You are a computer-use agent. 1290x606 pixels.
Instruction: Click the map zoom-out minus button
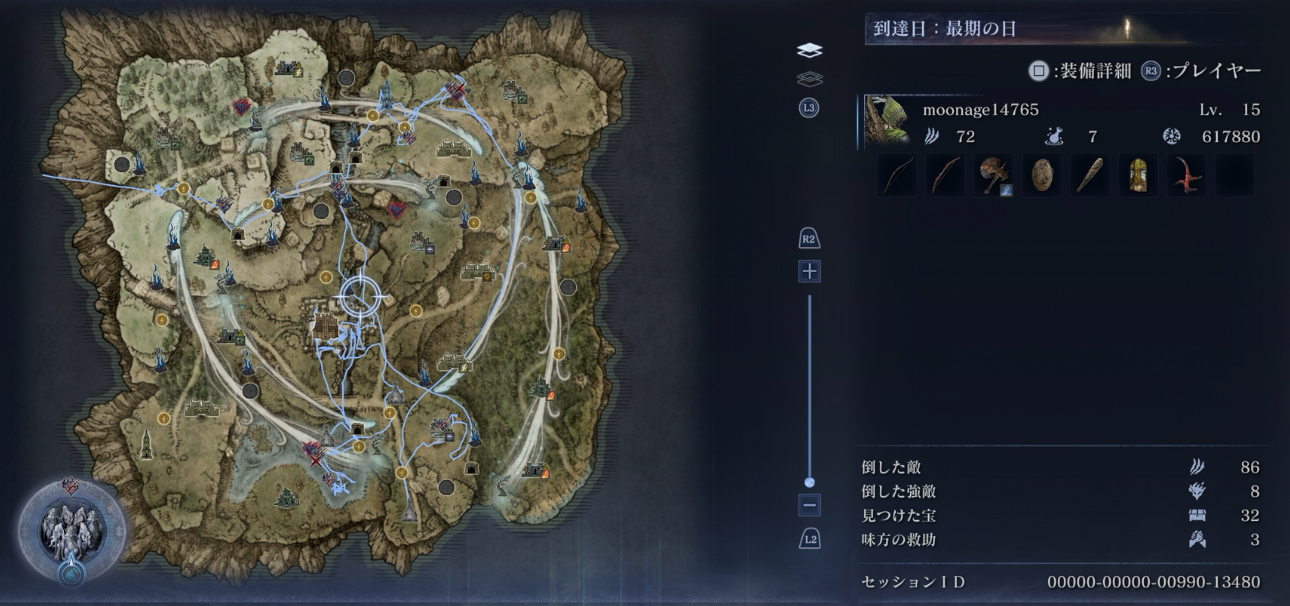click(x=809, y=505)
